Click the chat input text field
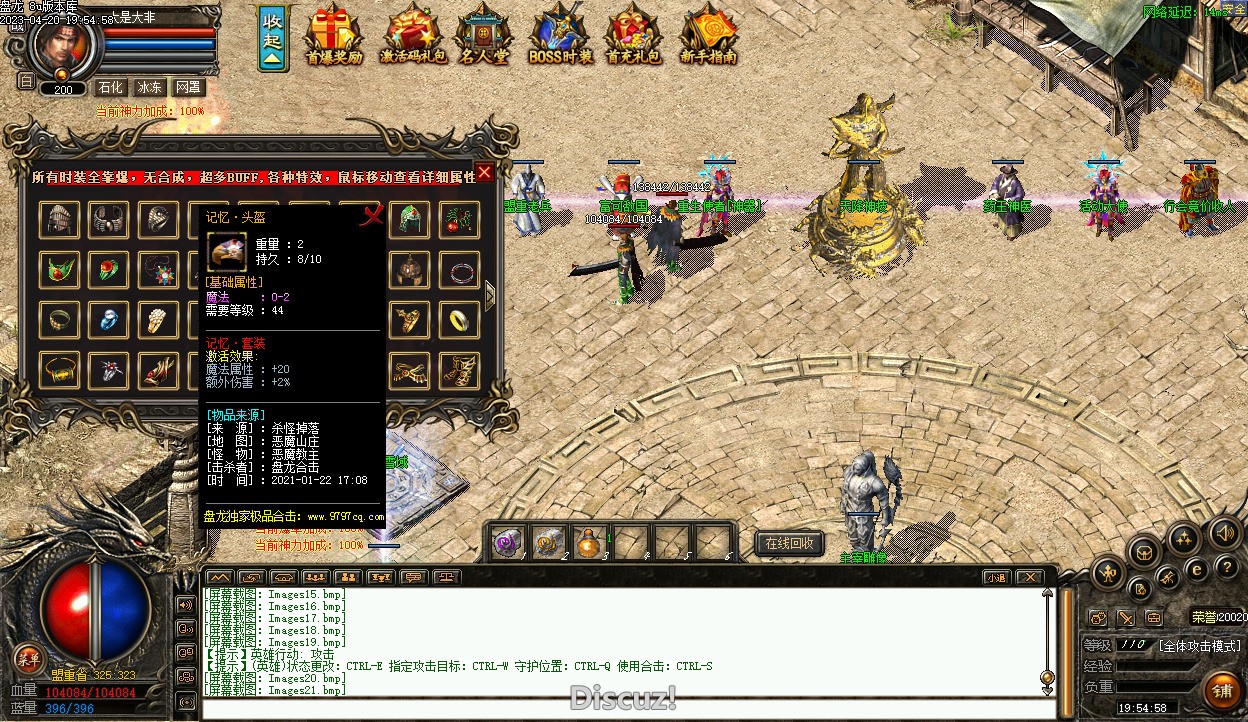This screenshot has width=1248, height=722. tap(620, 709)
